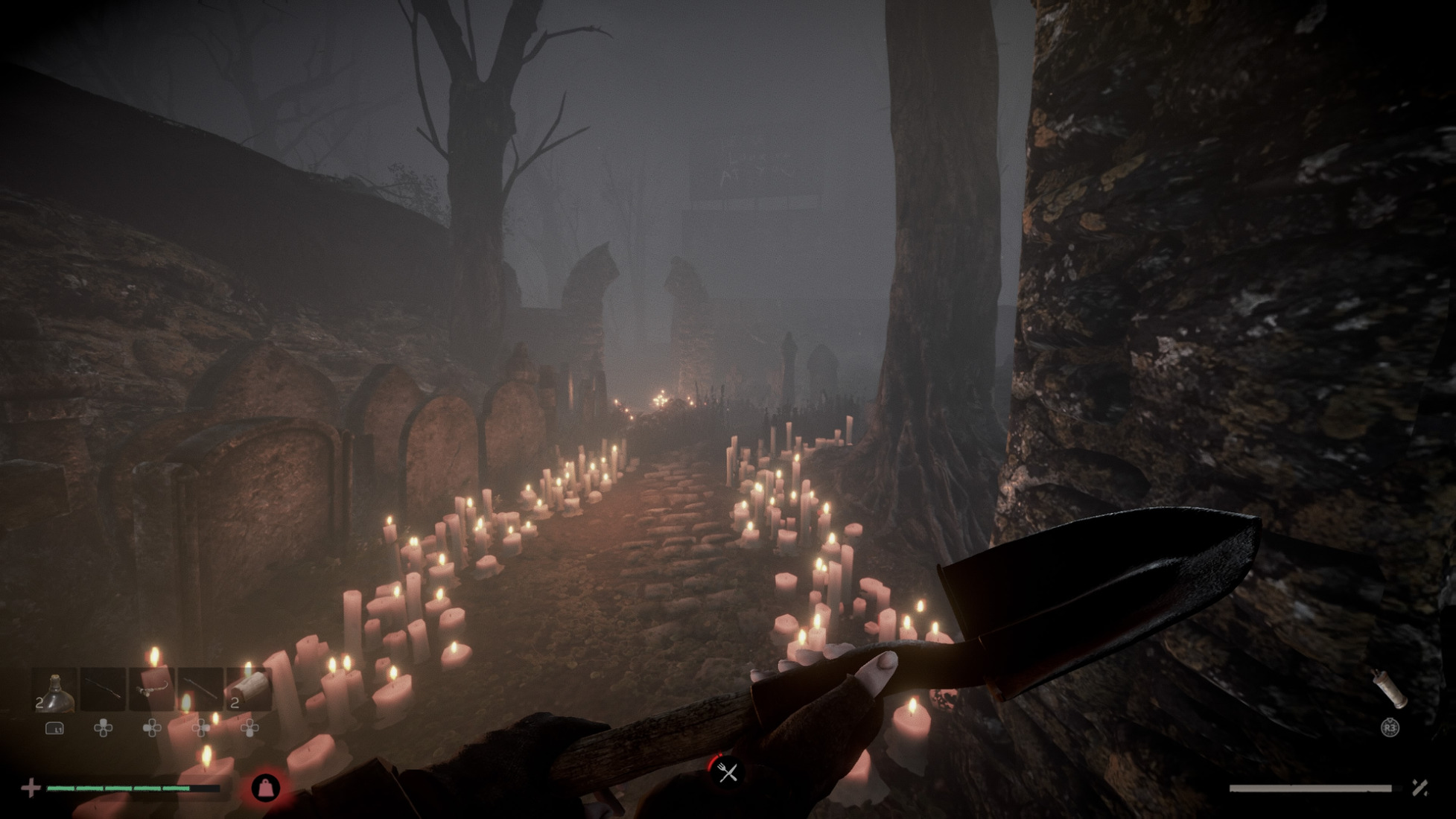Select the curved hook item slot
This screenshot has height=819, width=1456.
click(152, 690)
